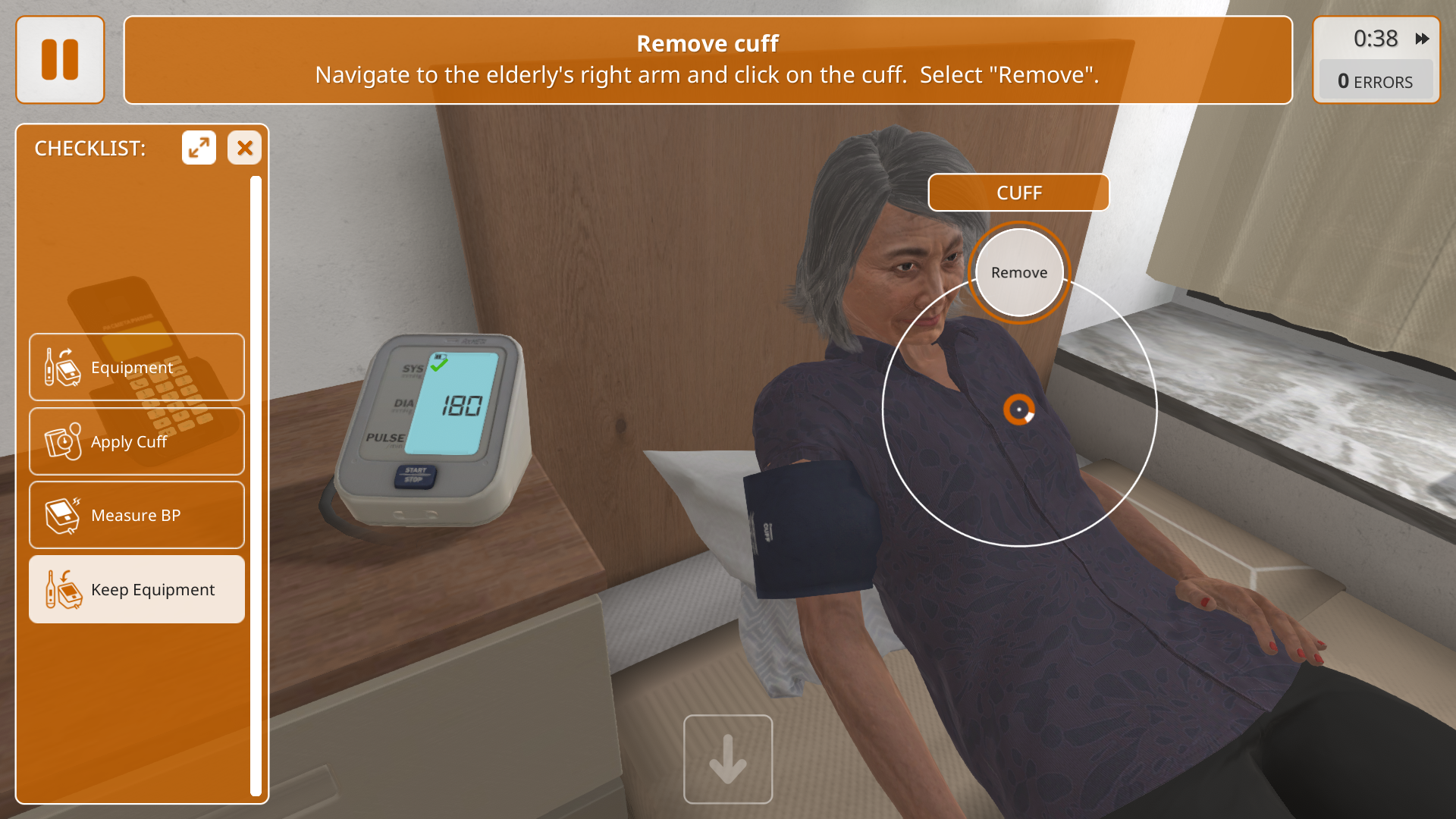This screenshot has height=819, width=1456.
Task: Pause the simulation
Action: click(x=60, y=60)
